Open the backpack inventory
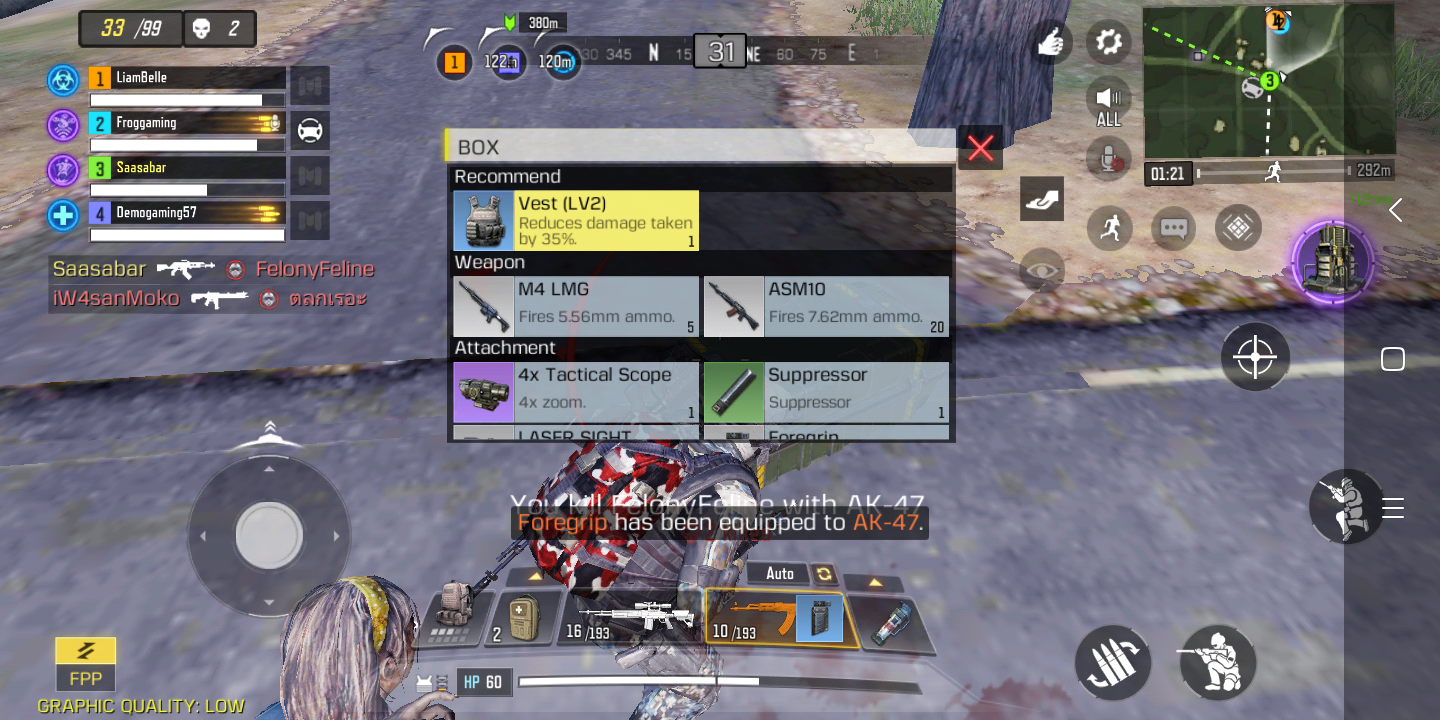The width and height of the screenshot is (1440, 720). click(x=453, y=612)
